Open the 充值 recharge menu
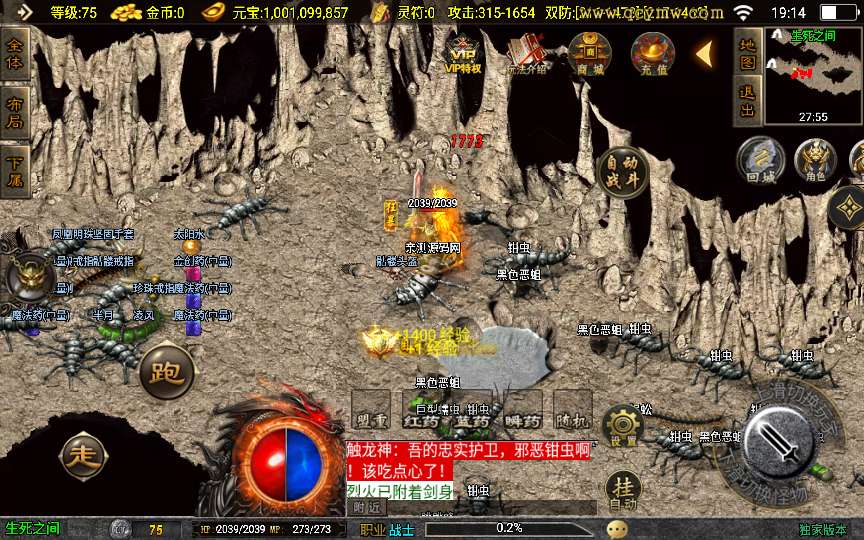Image resolution: width=864 pixels, height=540 pixels. click(652, 53)
